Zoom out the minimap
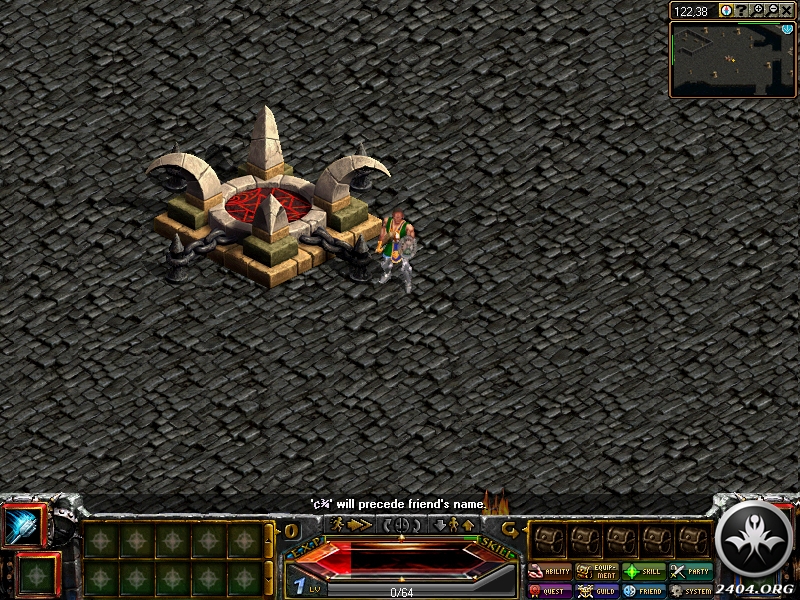 pyautogui.click(x=773, y=10)
